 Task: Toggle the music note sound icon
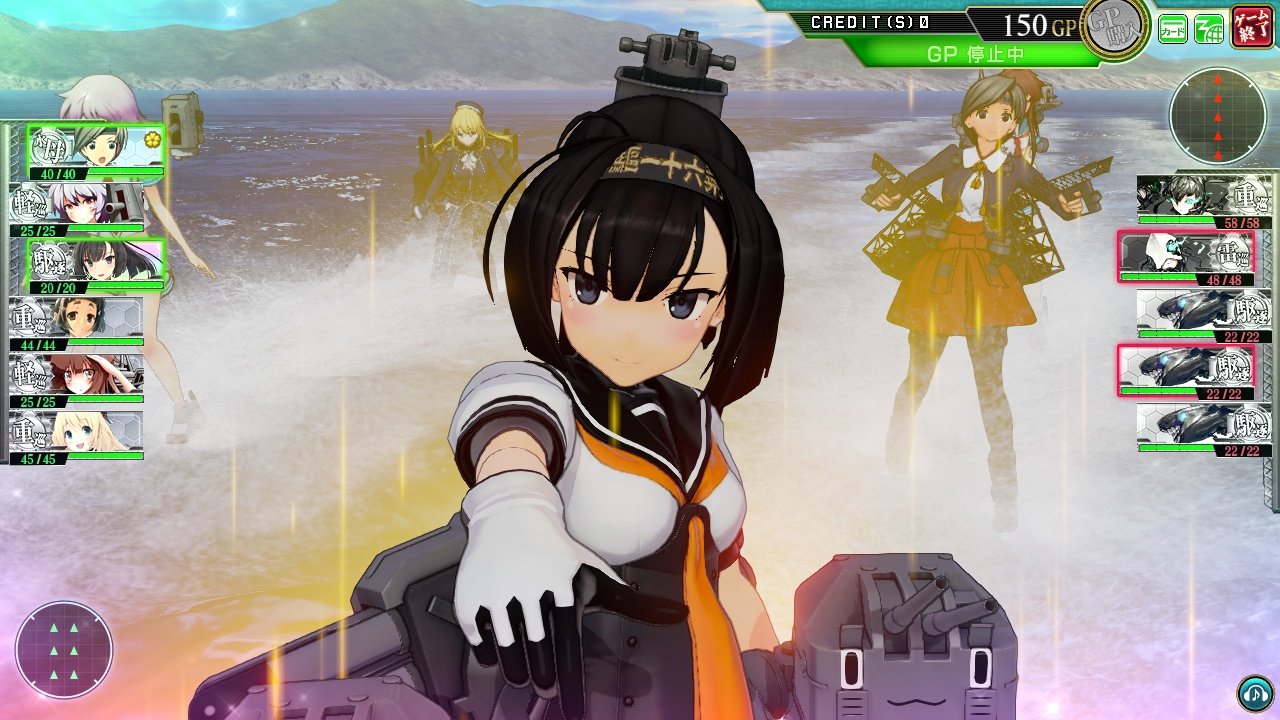(1255, 693)
